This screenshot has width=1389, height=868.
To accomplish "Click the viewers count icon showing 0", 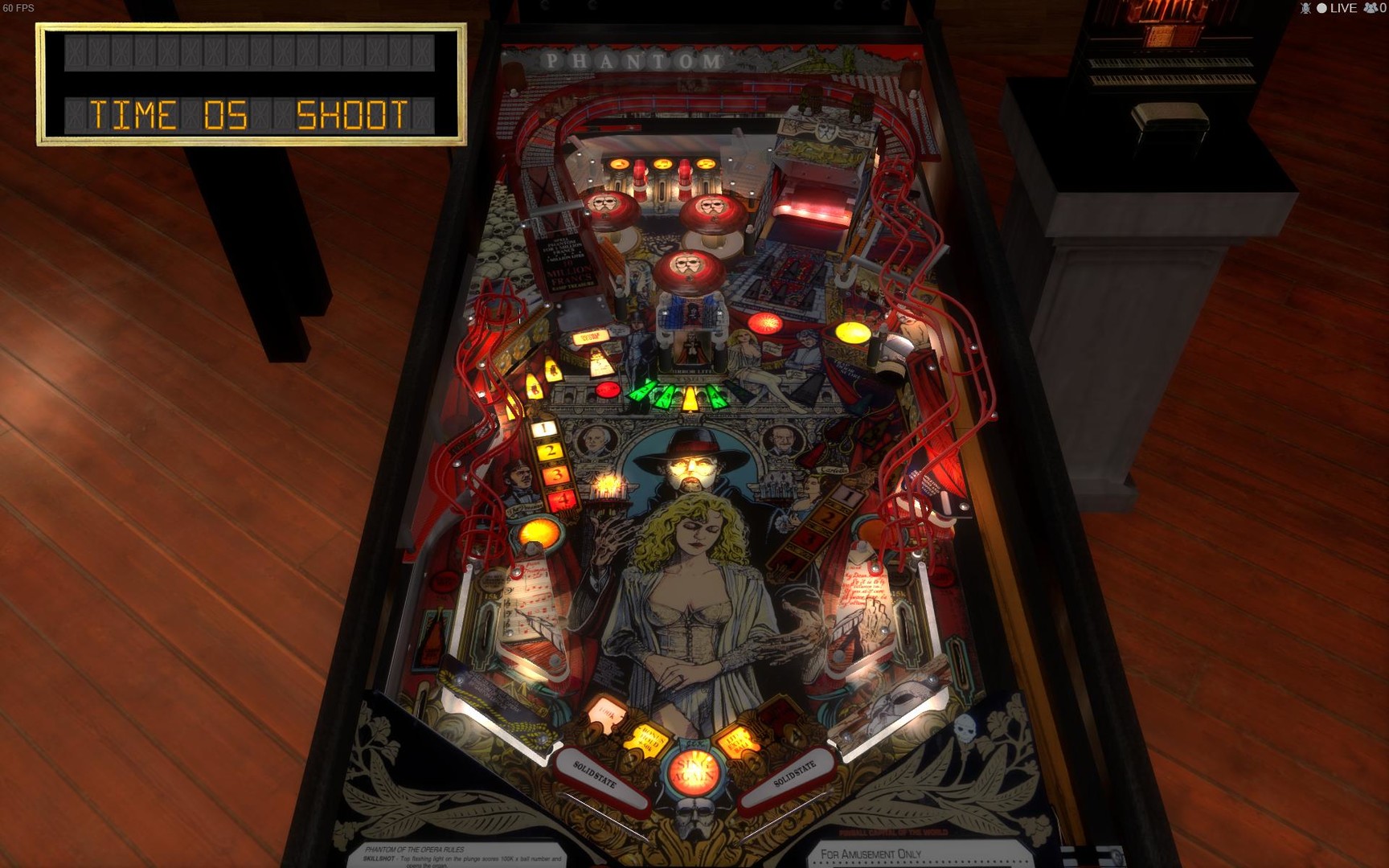I will click(1369, 9).
